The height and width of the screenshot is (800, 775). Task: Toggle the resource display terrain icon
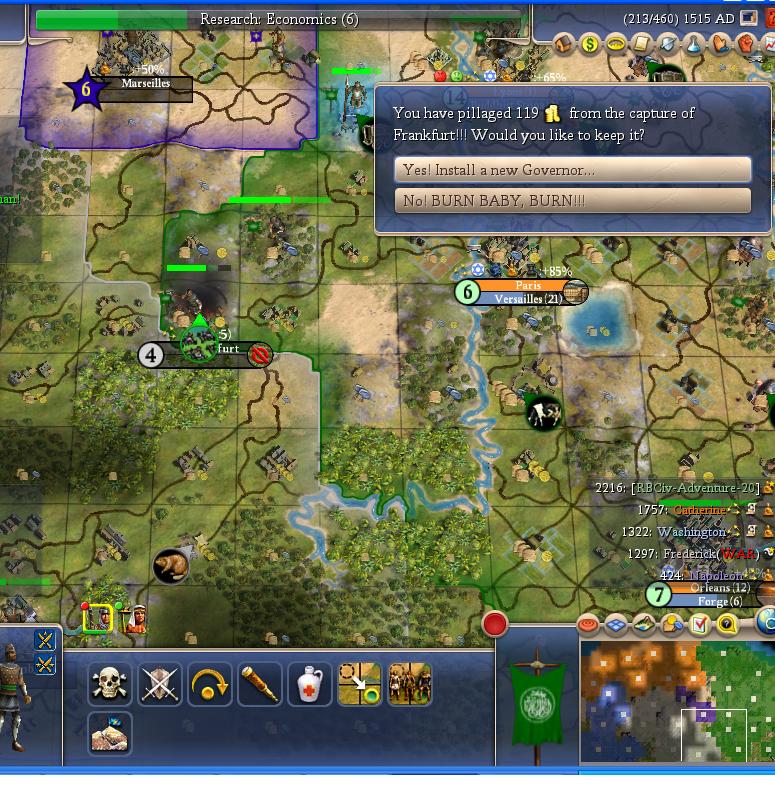(644, 625)
